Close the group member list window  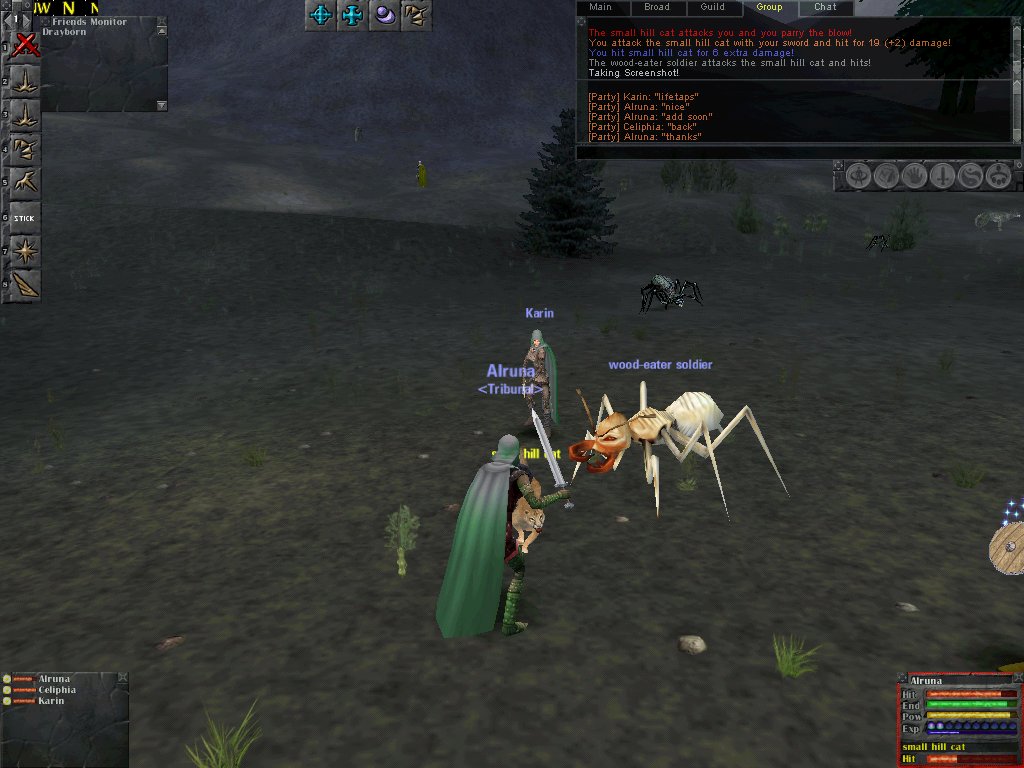(122, 678)
